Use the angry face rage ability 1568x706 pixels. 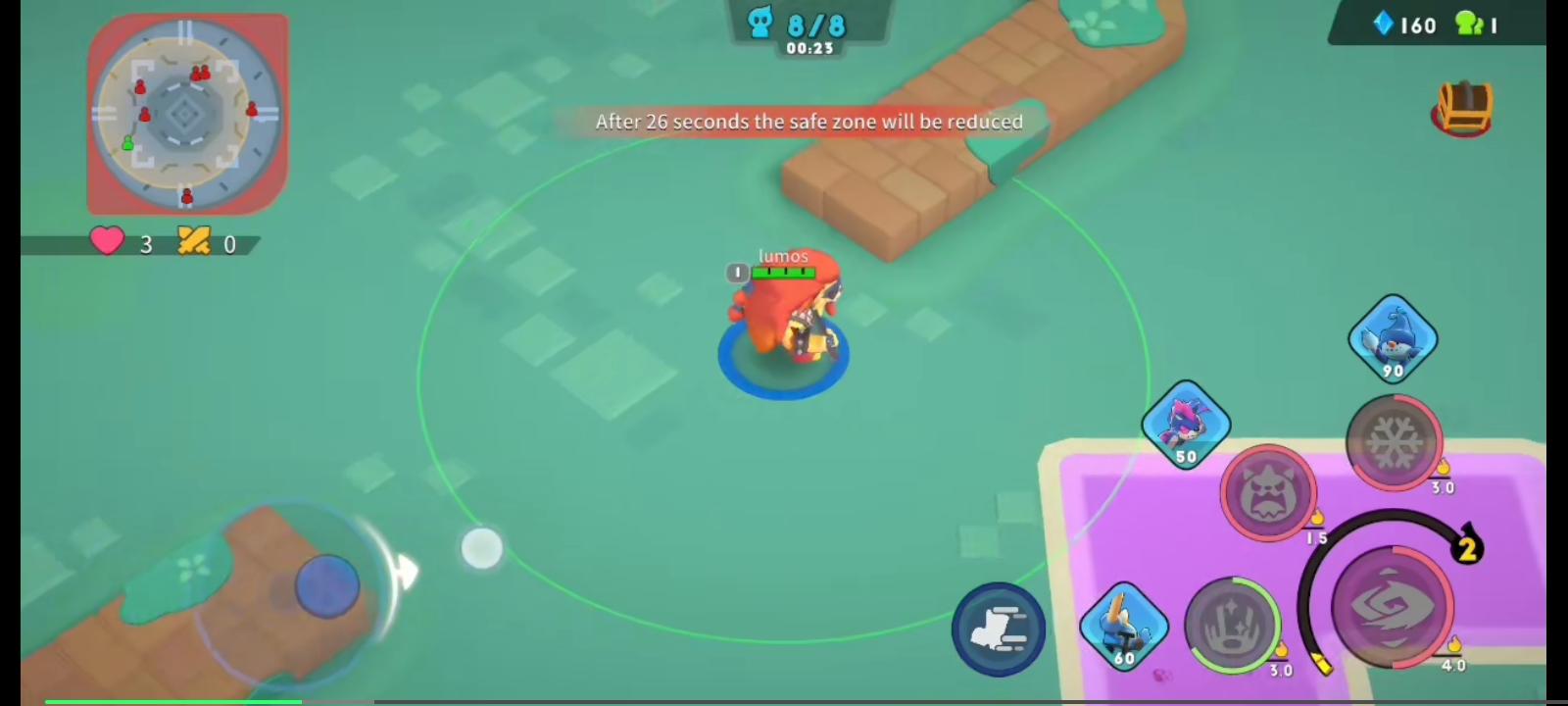coord(1268,493)
